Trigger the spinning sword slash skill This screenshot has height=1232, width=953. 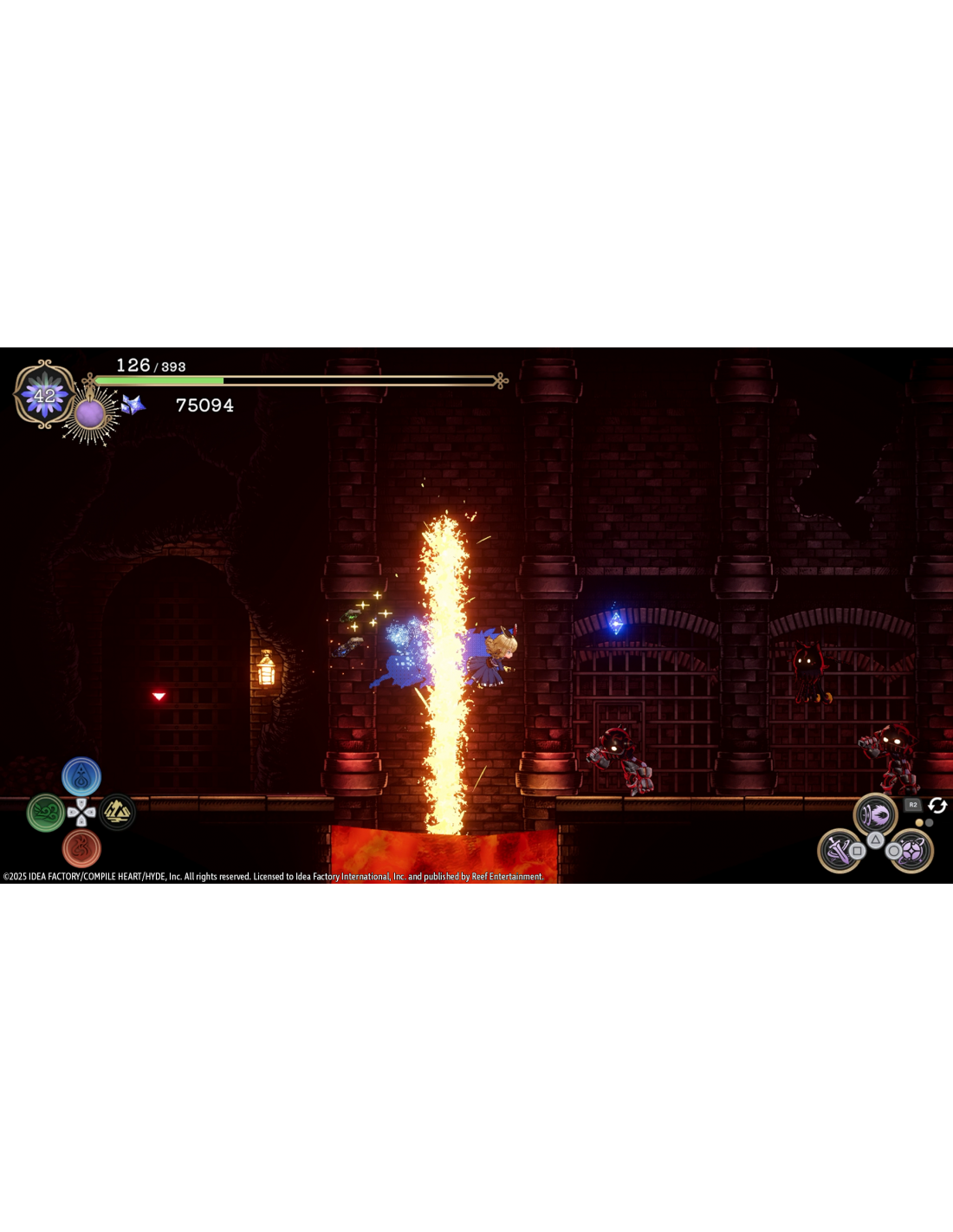click(x=839, y=851)
